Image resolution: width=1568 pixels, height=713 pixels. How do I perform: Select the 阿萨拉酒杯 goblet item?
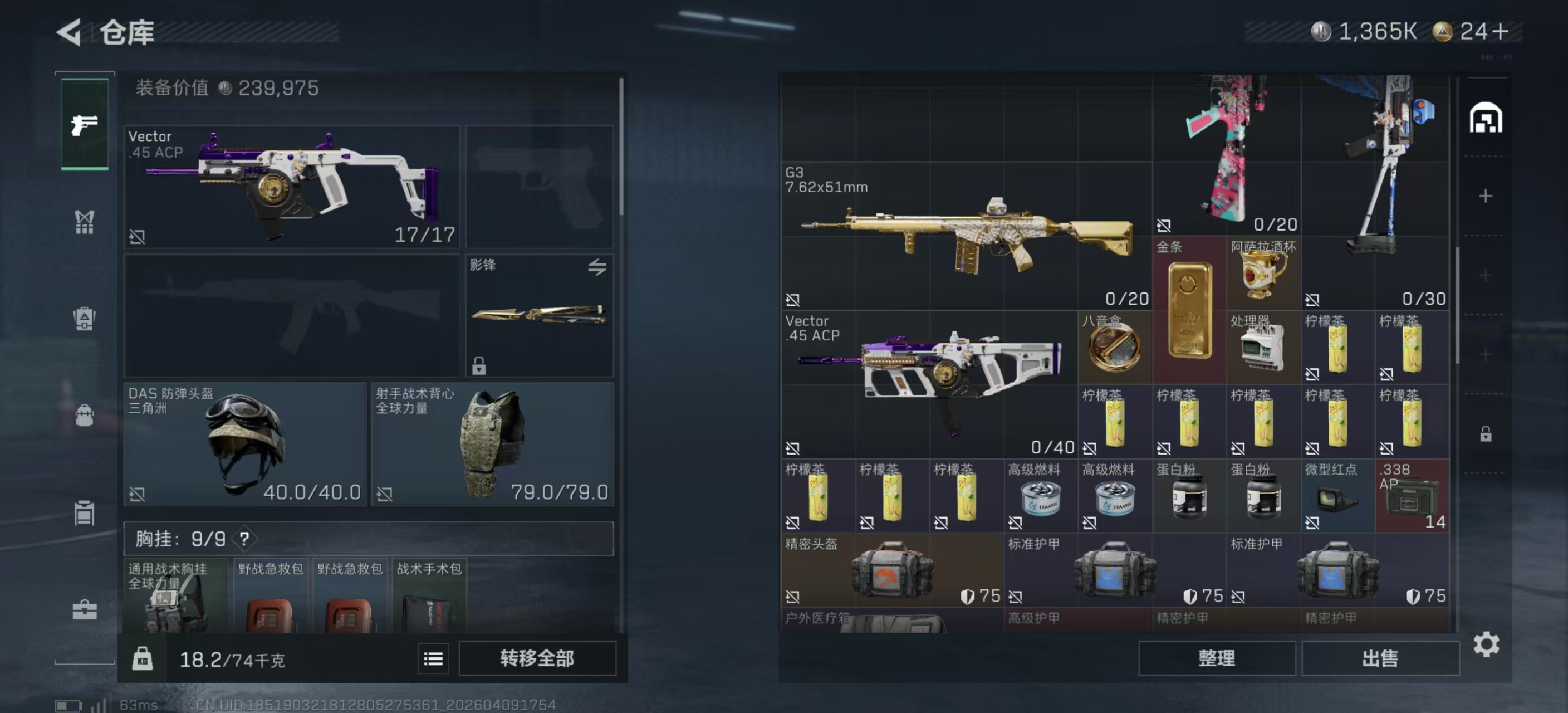pyautogui.click(x=1263, y=273)
